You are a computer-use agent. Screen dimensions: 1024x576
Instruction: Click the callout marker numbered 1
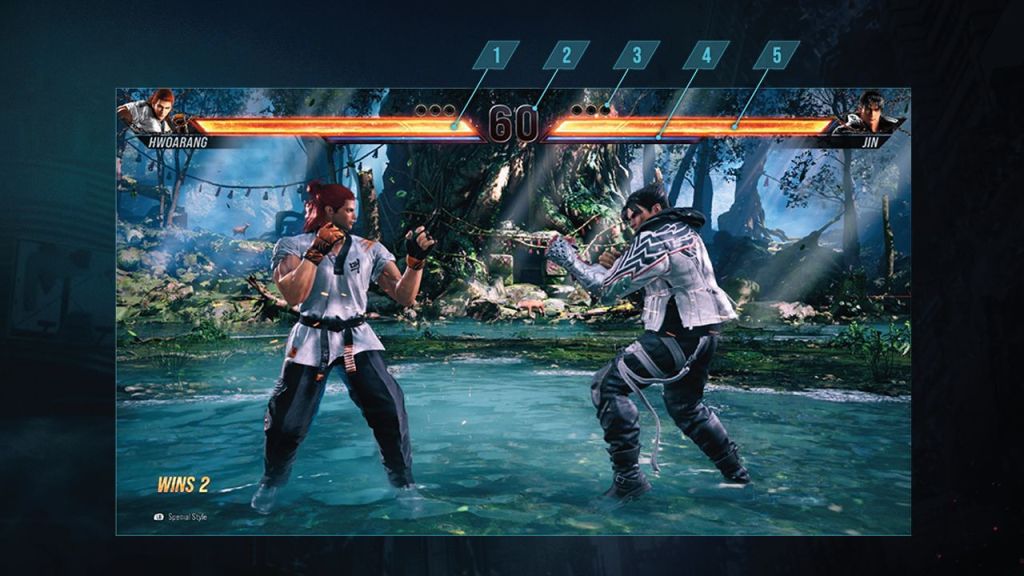(x=496, y=55)
